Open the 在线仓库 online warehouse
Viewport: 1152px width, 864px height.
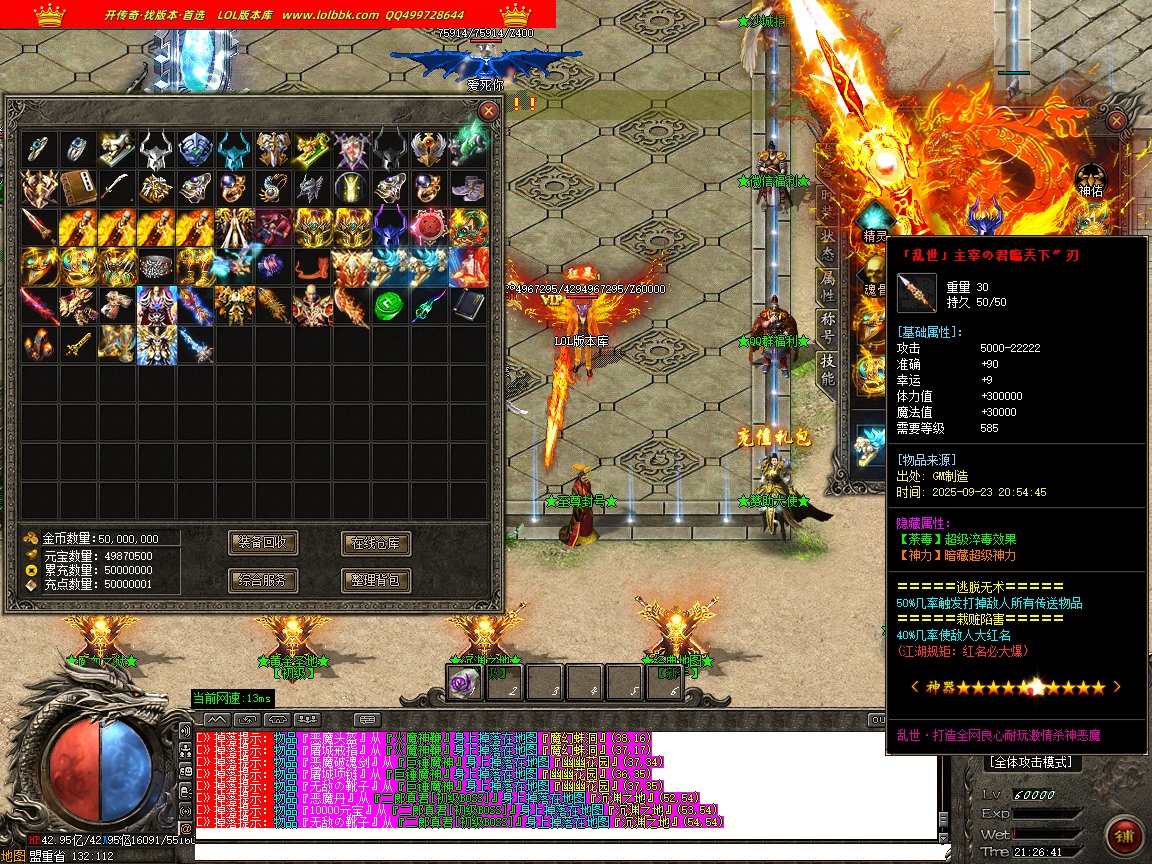click(376, 543)
